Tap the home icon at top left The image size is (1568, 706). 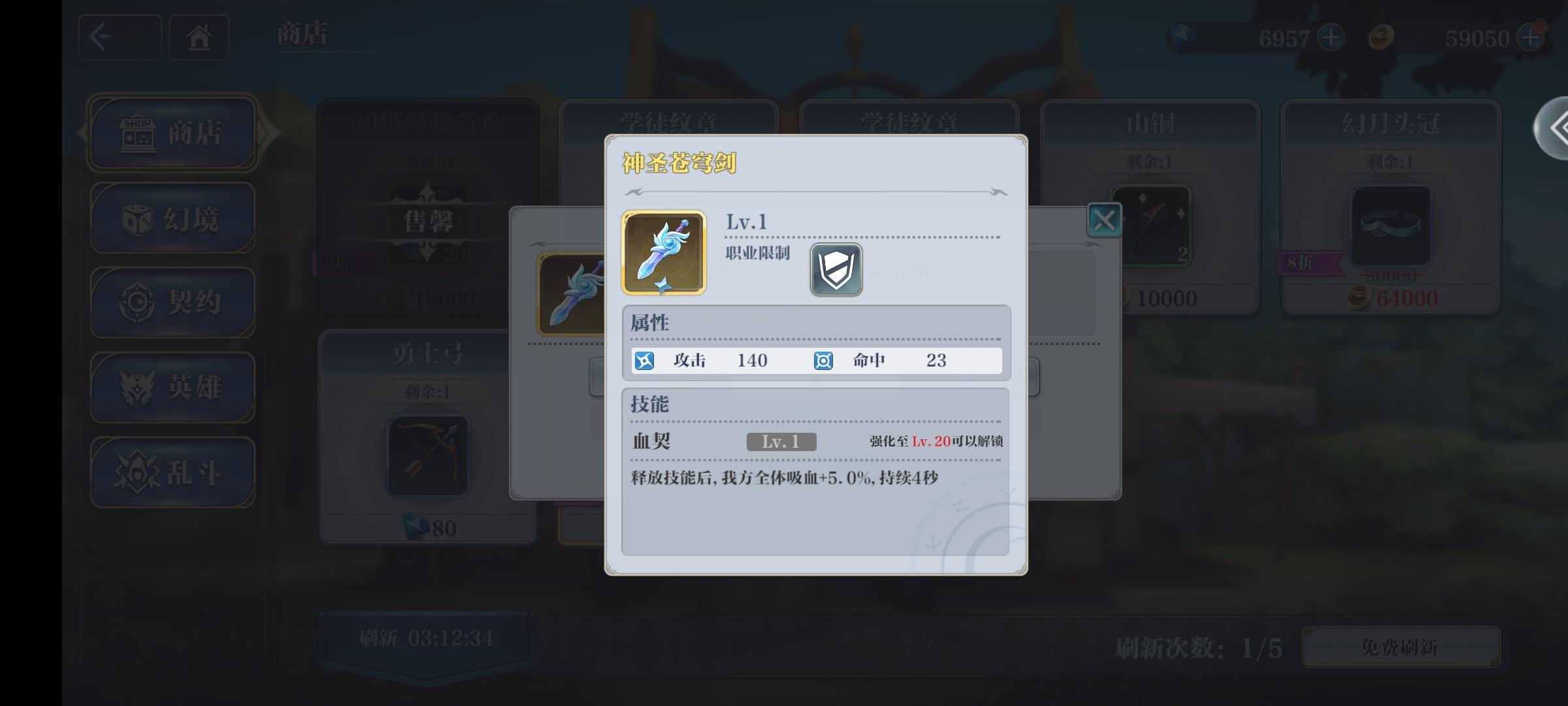(199, 37)
